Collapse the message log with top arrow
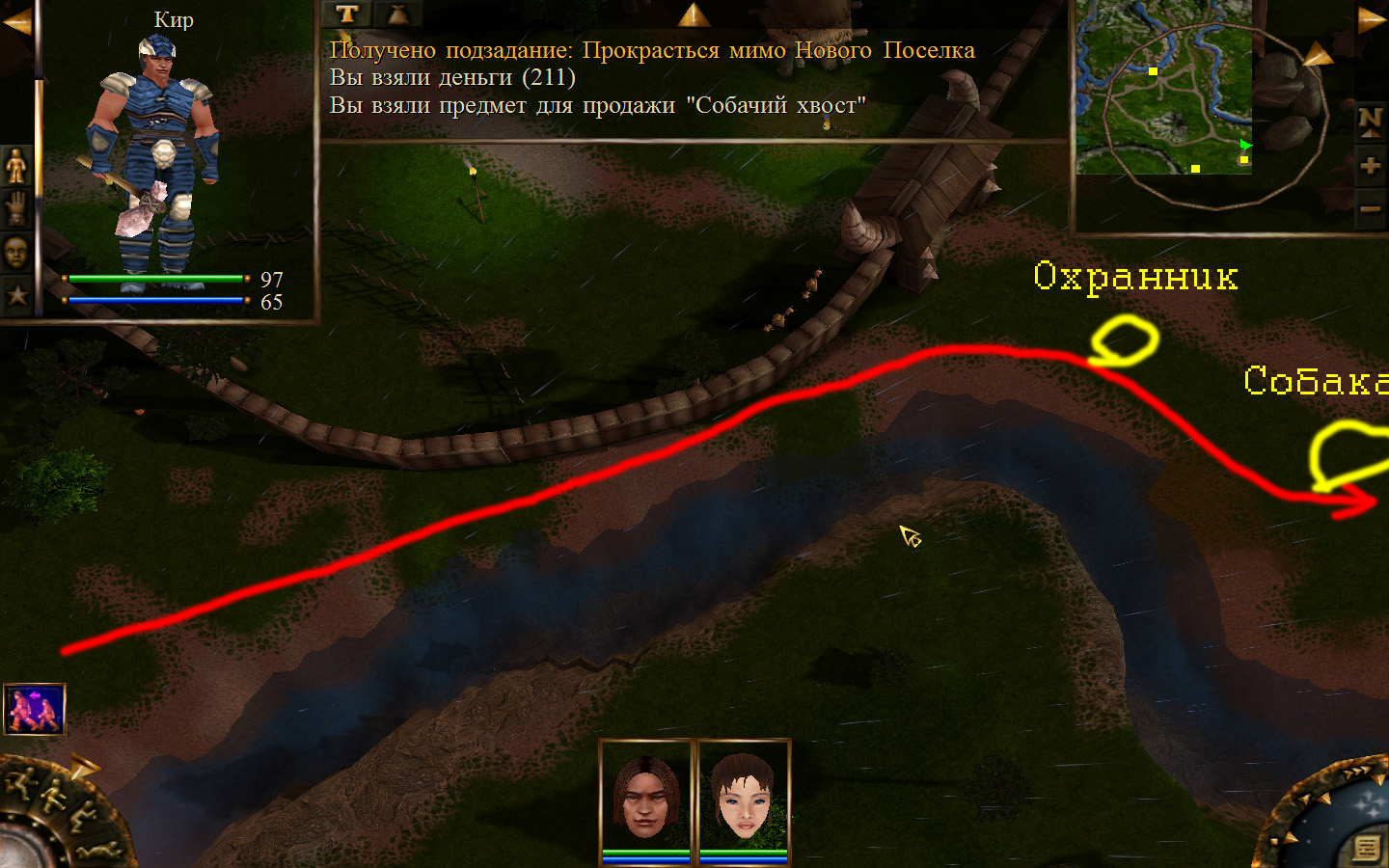This screenshot has height=868, width=1389. pos(693,14)
